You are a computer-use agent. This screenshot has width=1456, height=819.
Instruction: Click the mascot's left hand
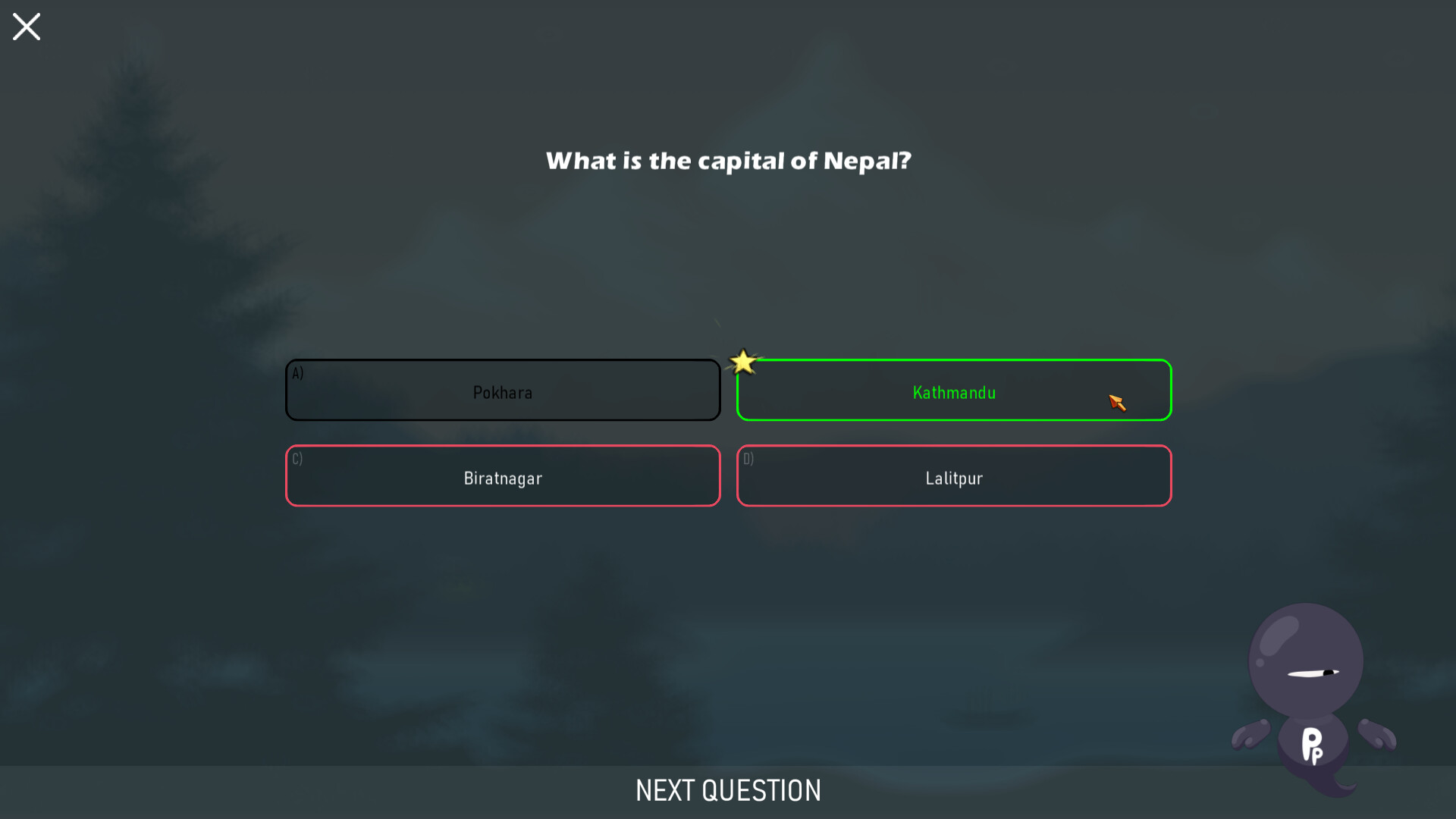(x=1250, y=734)
